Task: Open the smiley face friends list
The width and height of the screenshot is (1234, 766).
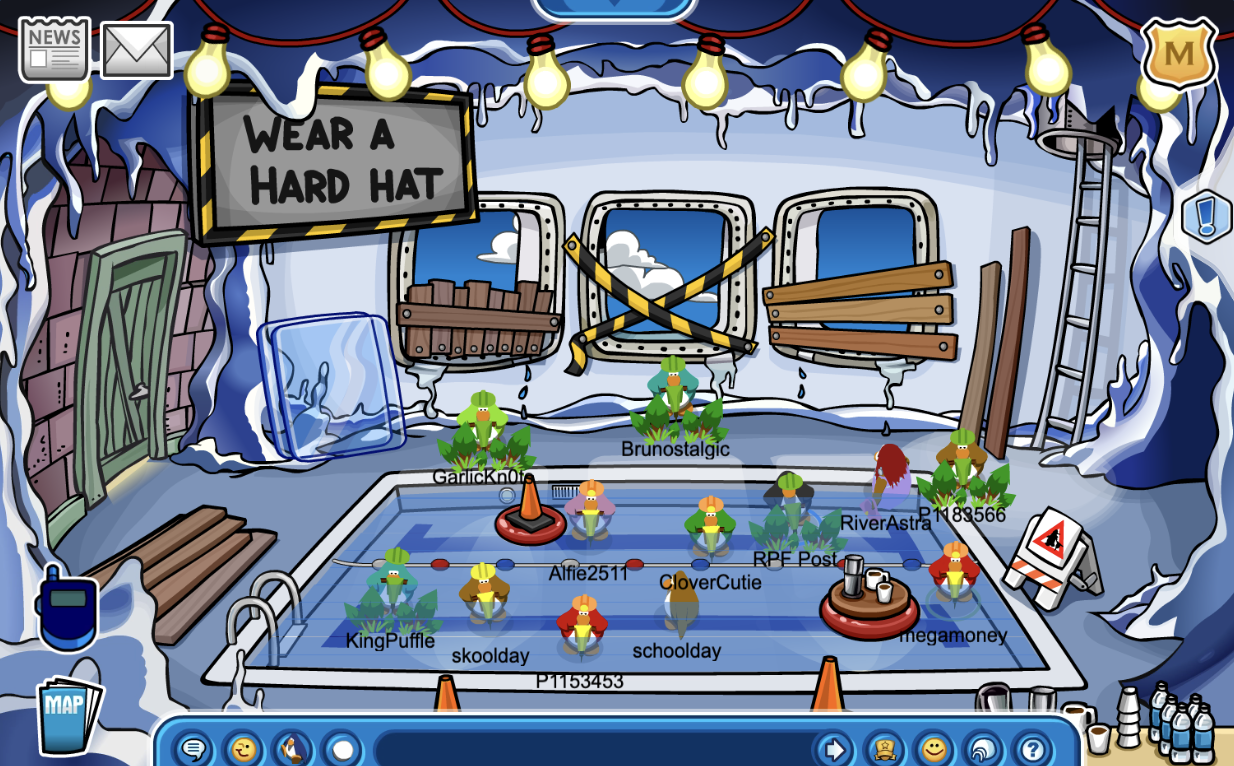Action: click(934, 748)
